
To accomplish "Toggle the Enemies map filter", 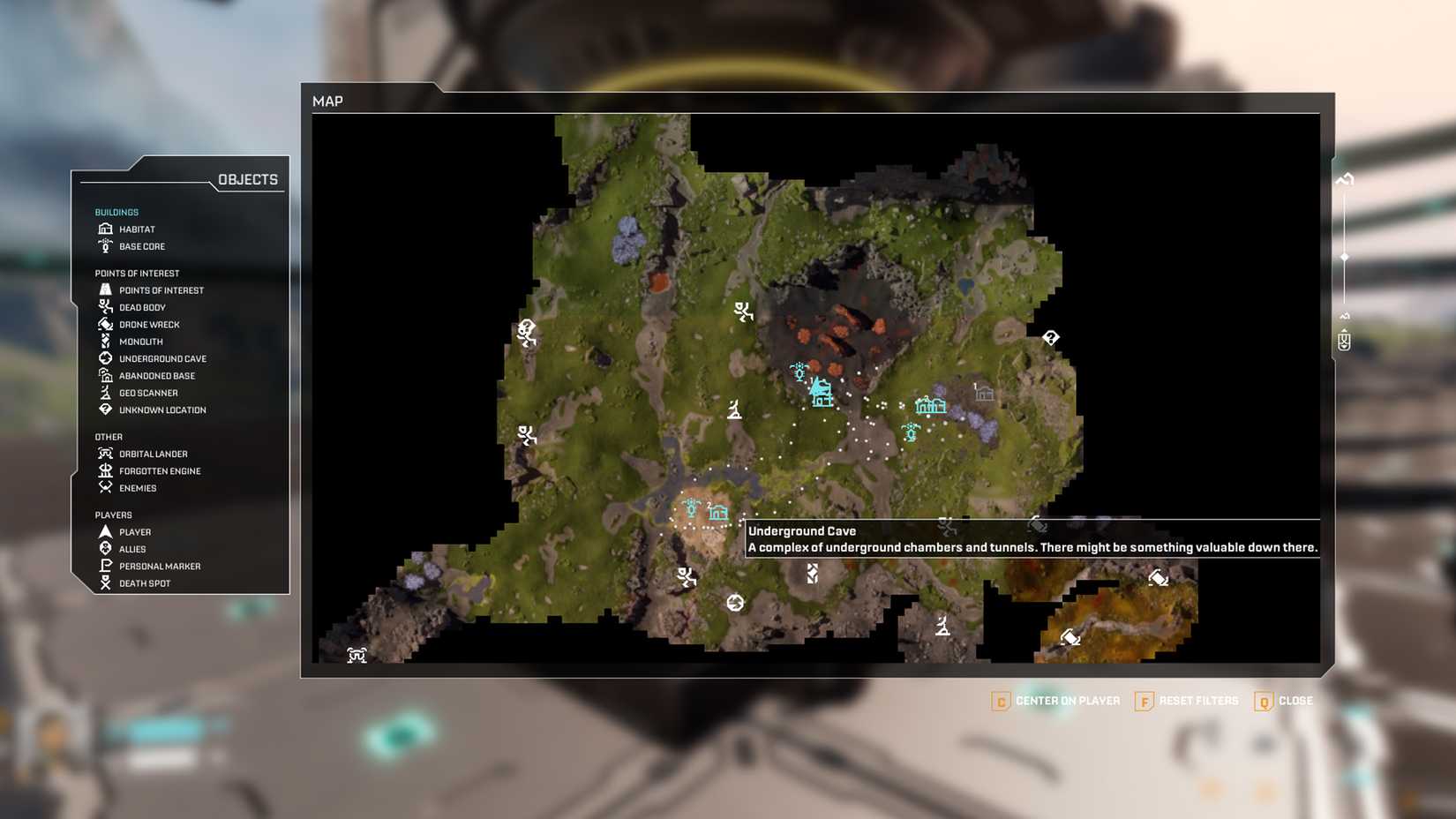I will coord(105,487).
